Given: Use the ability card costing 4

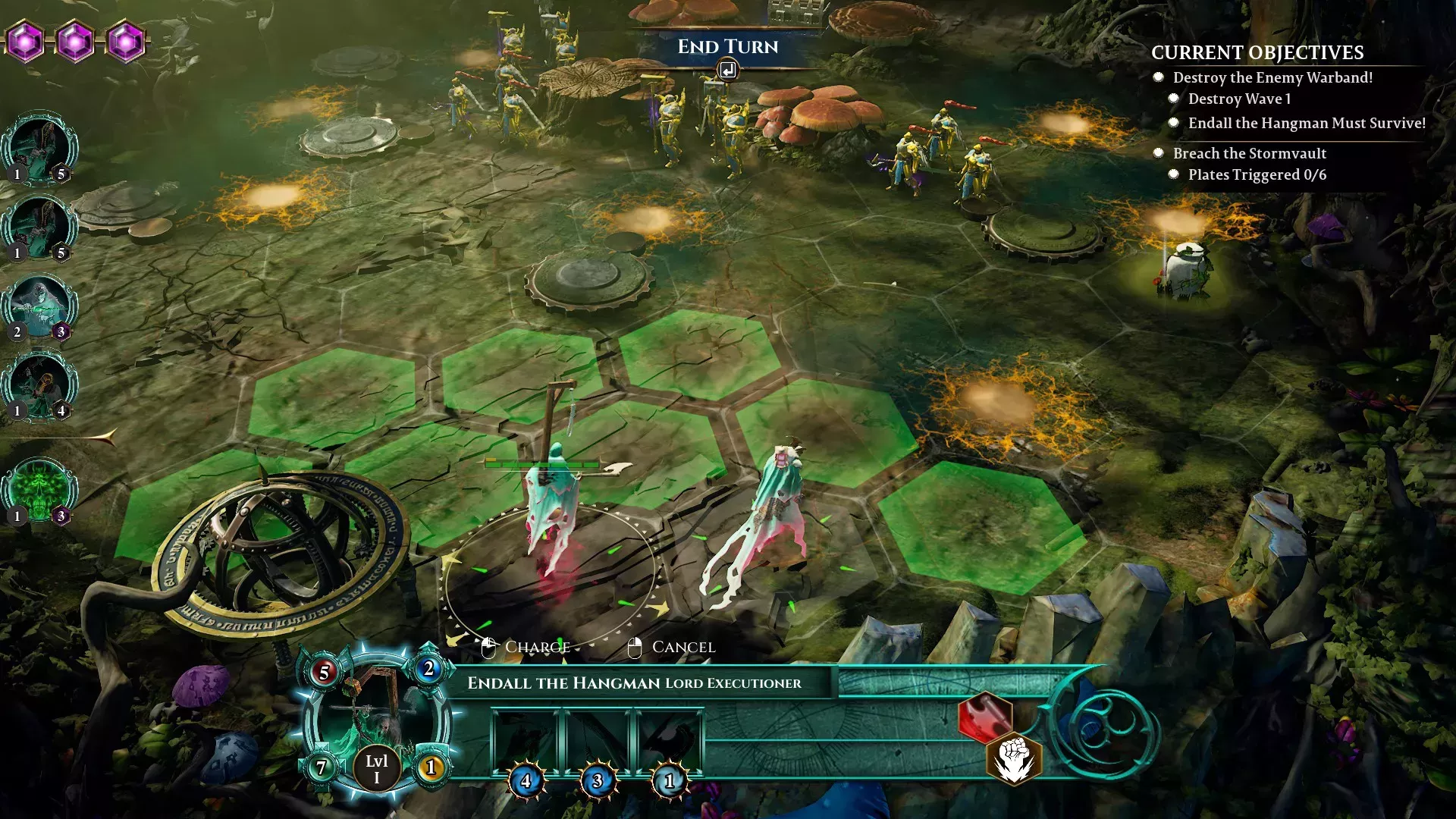Looking at the screenshot, I should [525, 743].
